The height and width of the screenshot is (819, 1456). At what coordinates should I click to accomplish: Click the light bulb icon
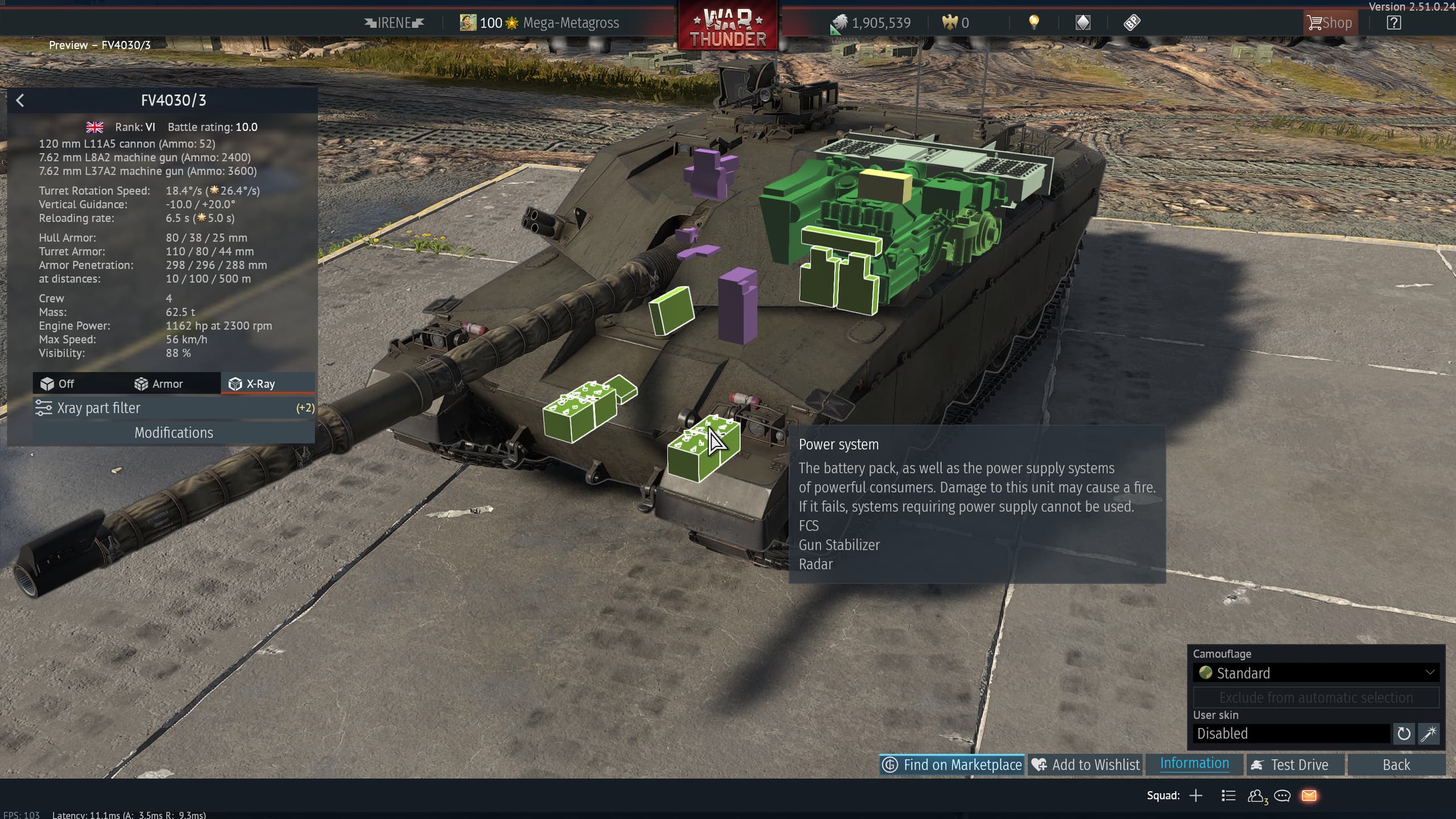point(1034,22)
